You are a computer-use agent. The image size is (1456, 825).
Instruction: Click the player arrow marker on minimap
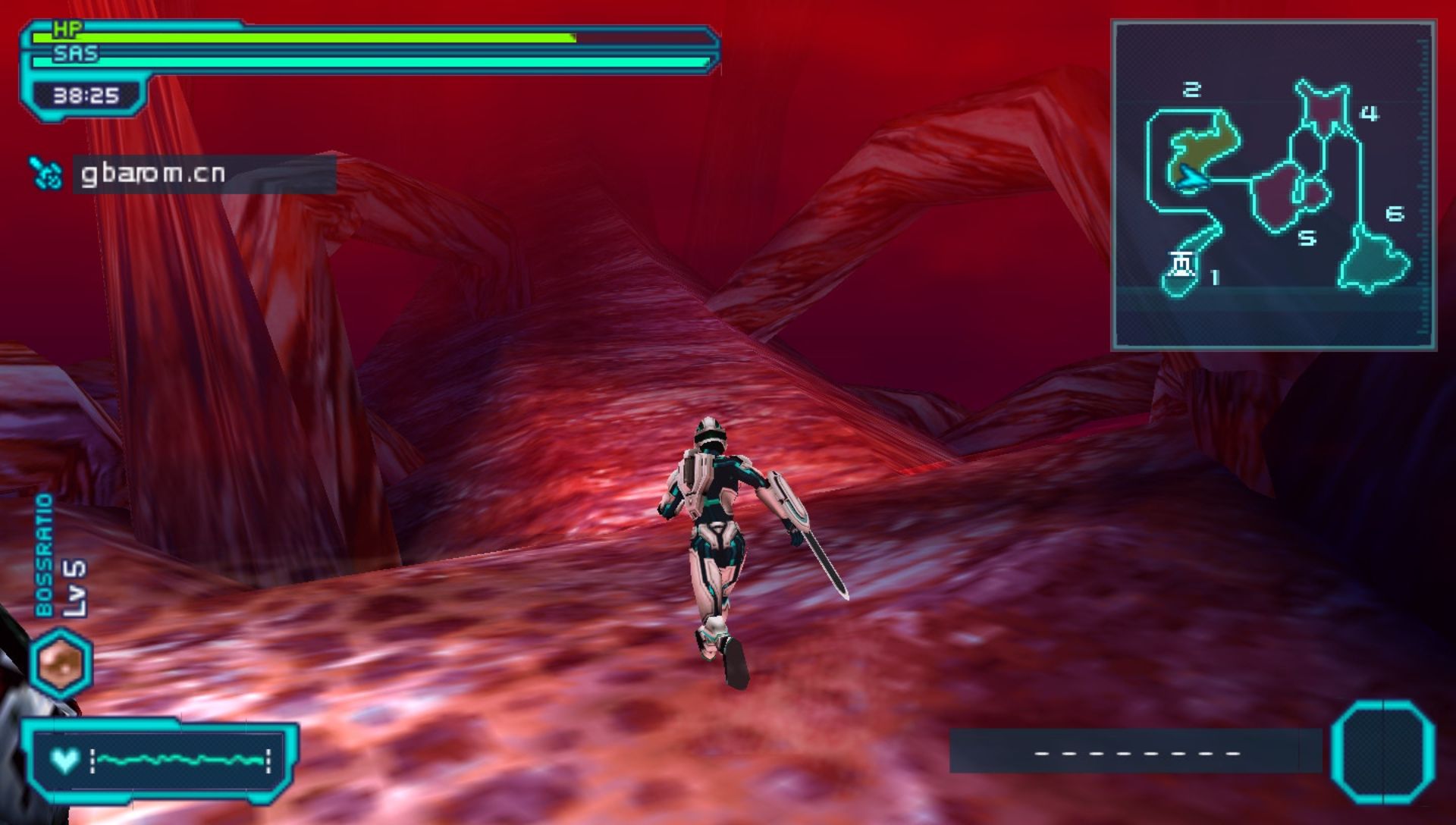(x=1191, y=177)
